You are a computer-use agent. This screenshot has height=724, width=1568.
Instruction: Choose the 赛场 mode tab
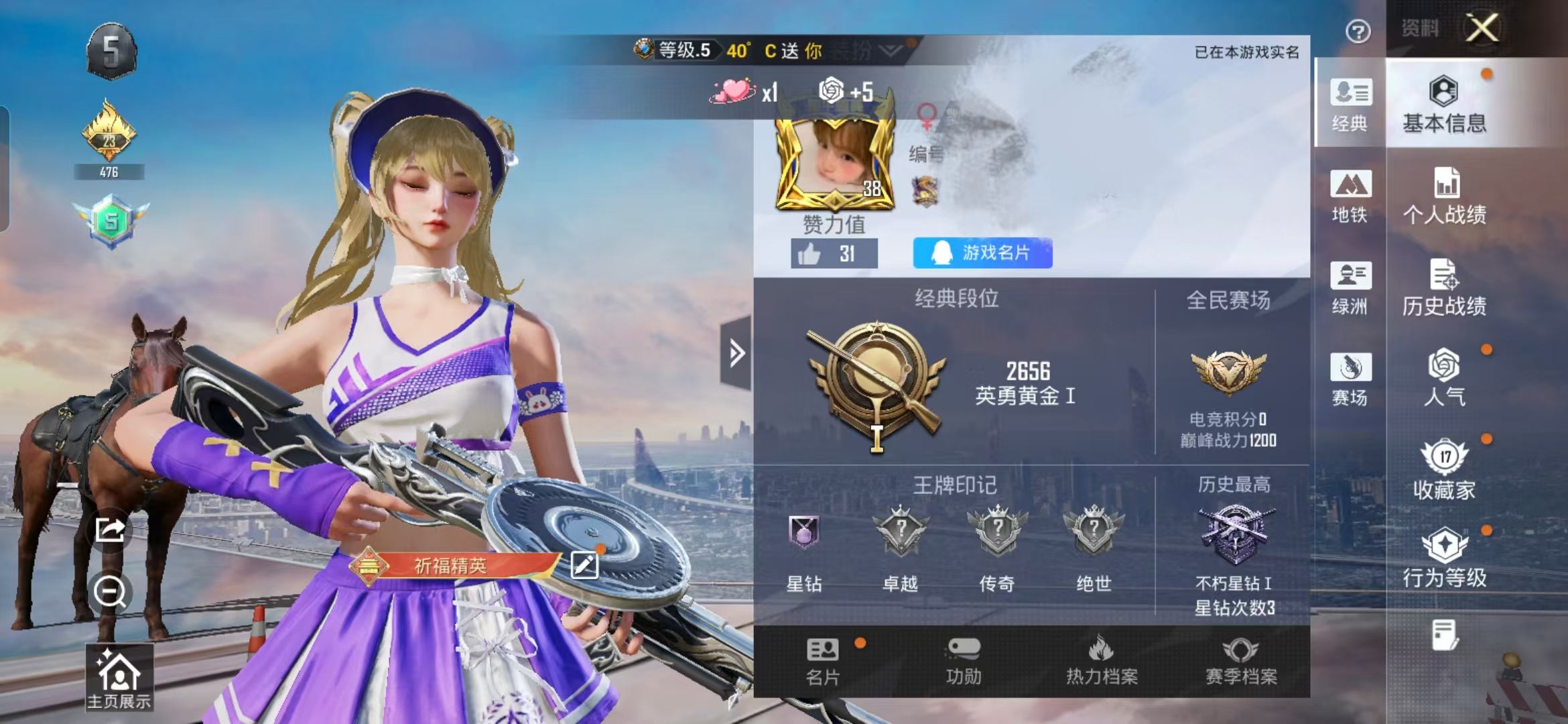[1350, 379]
